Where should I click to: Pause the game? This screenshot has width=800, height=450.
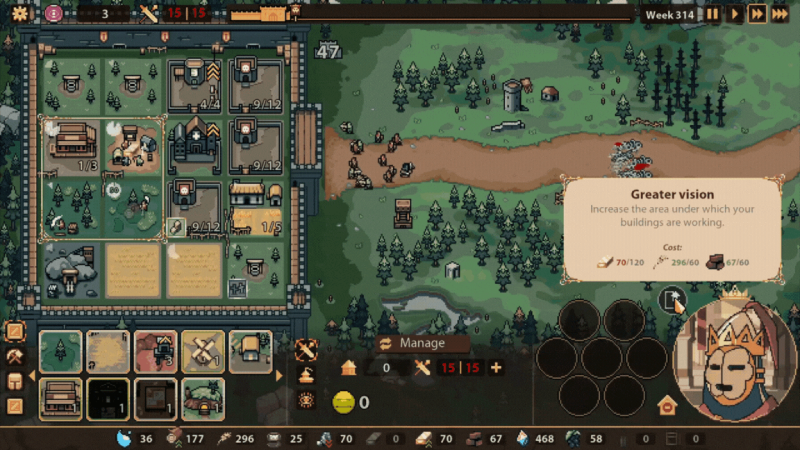[x=712, y=14]
